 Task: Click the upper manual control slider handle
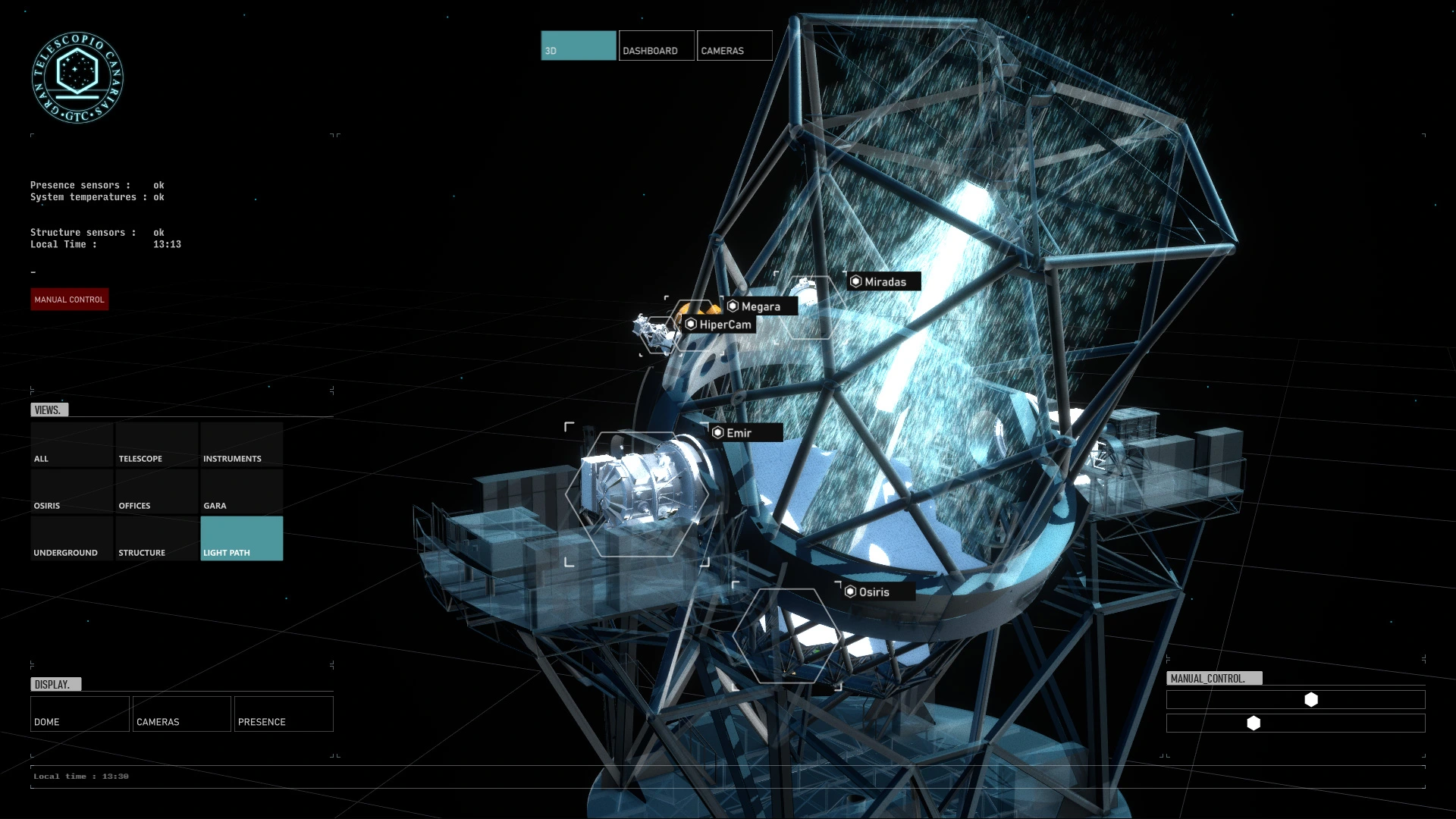(1311, 700)
